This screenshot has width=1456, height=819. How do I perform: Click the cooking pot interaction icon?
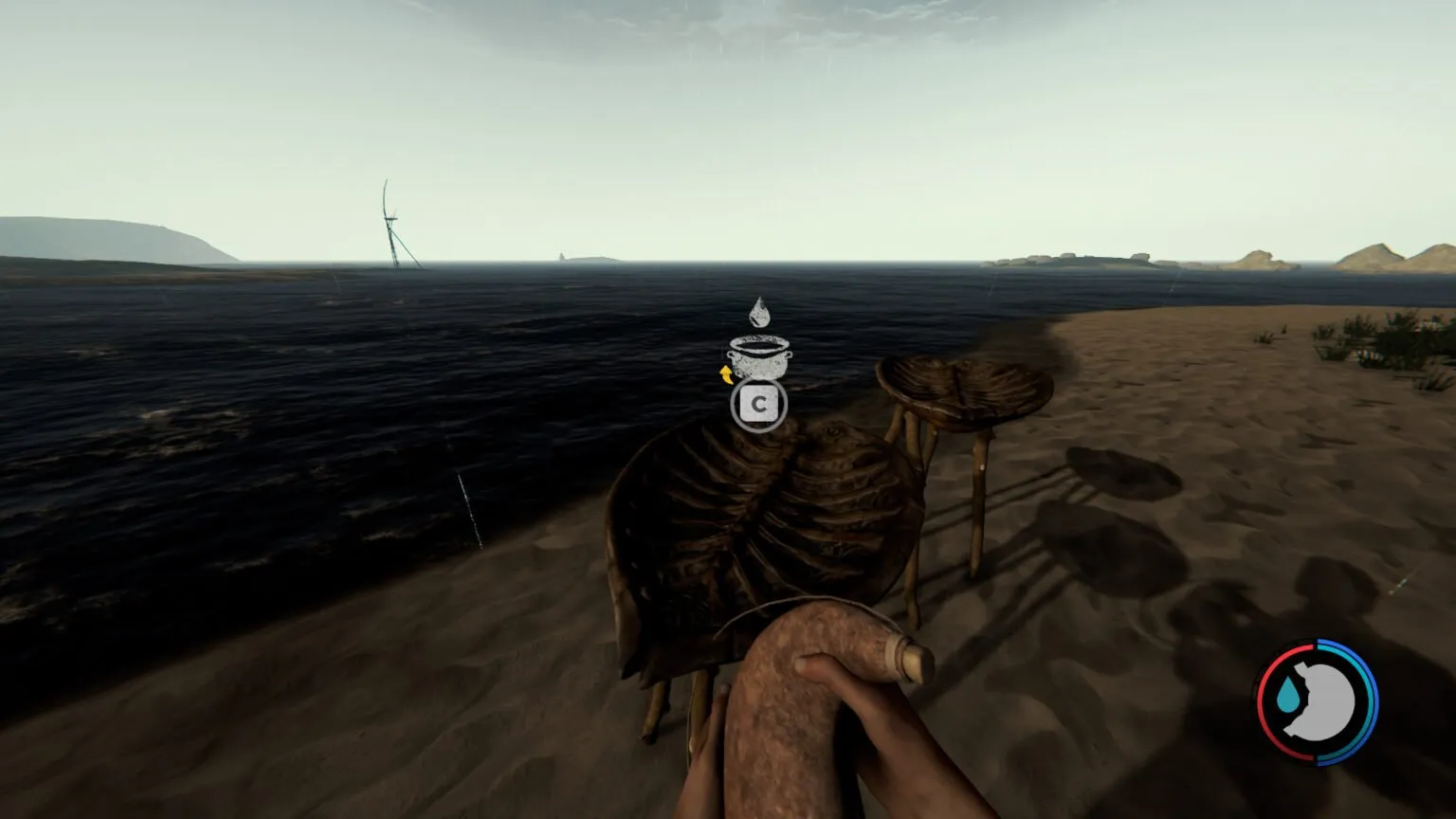(759, 357)
